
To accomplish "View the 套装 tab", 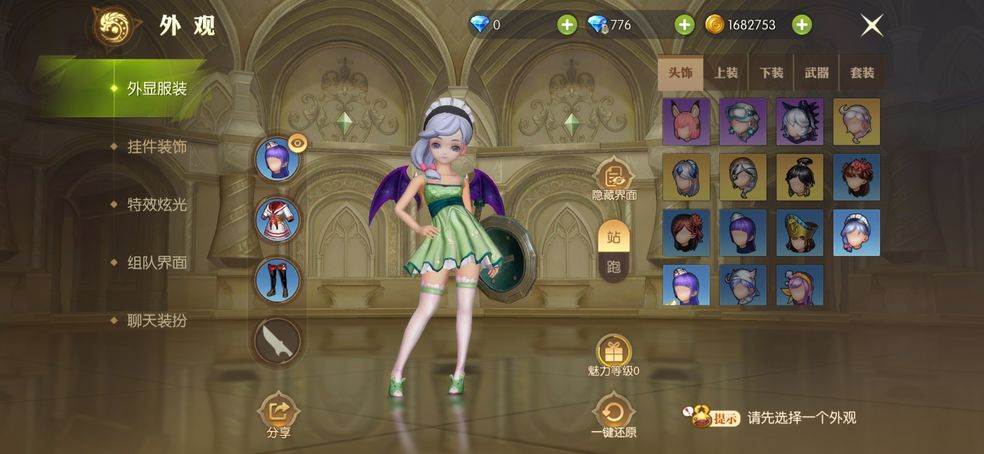I will tap(862, 73).
